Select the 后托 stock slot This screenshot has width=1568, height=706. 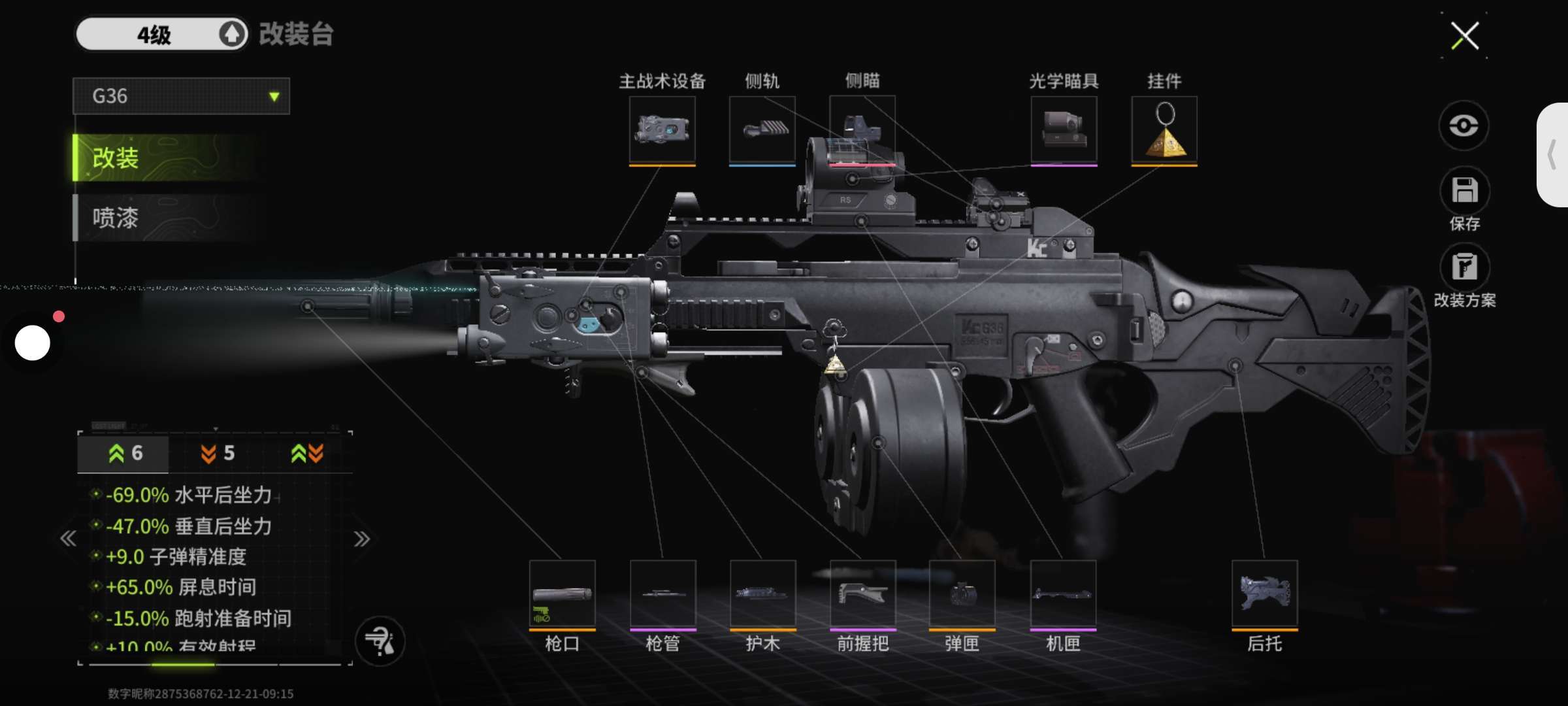tap(1264, 594)
